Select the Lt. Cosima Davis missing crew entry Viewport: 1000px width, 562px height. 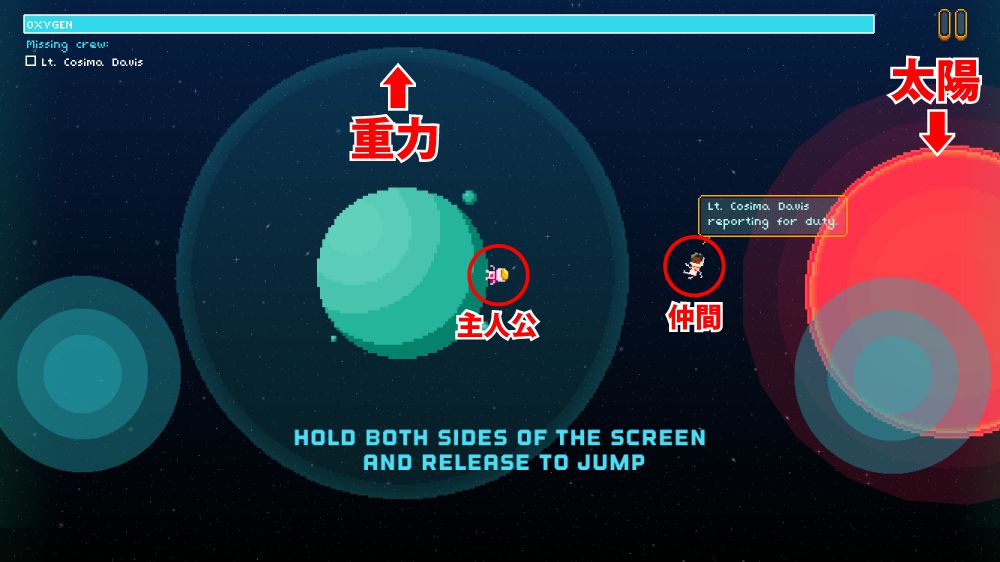pos(86,62)
